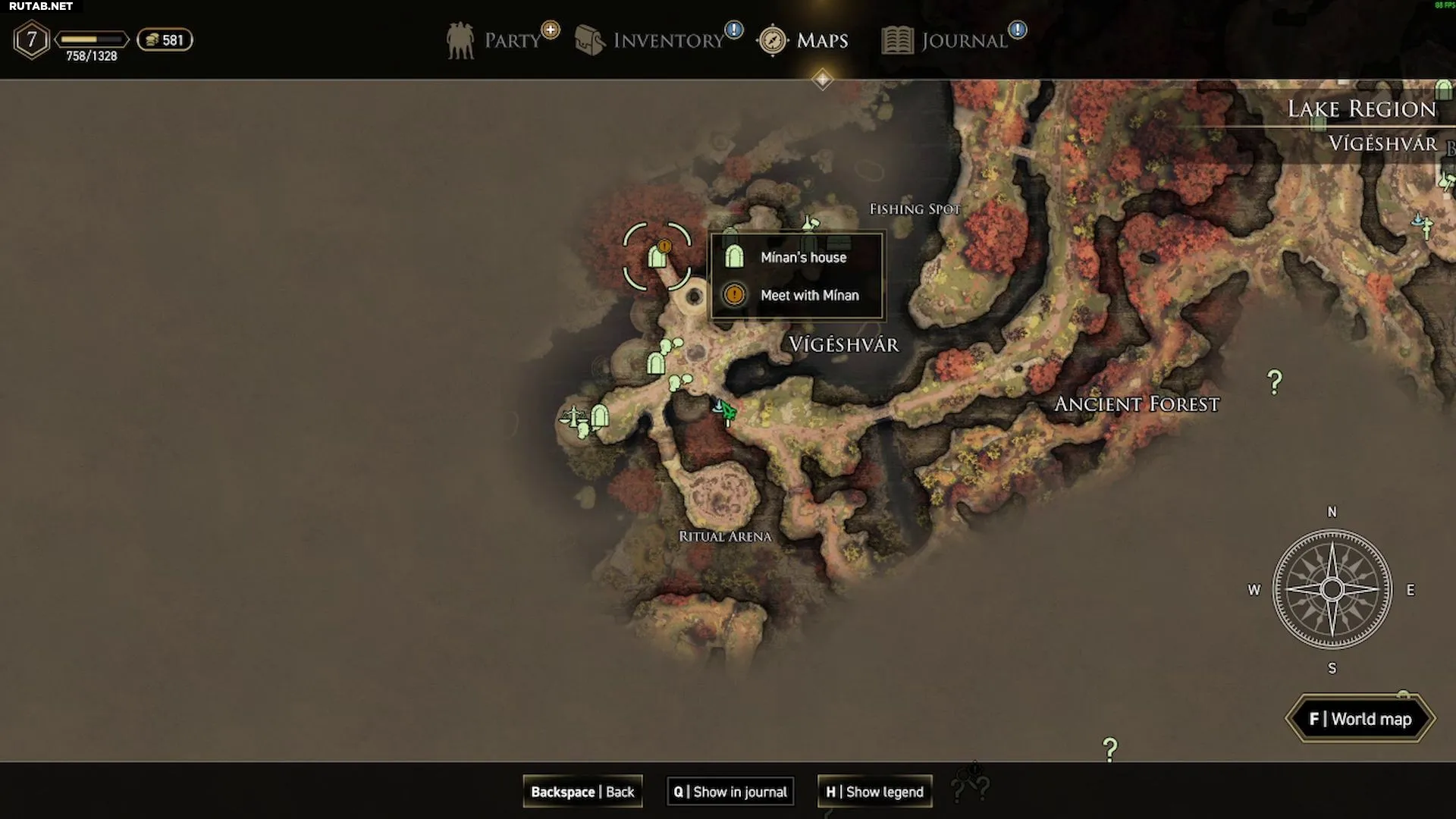Image resolution: width=1456 pixels, height=819 pixels.
Task: Select Mínan's house entry in tooltip
Action: pyautogui.click(x=803, y=257)
